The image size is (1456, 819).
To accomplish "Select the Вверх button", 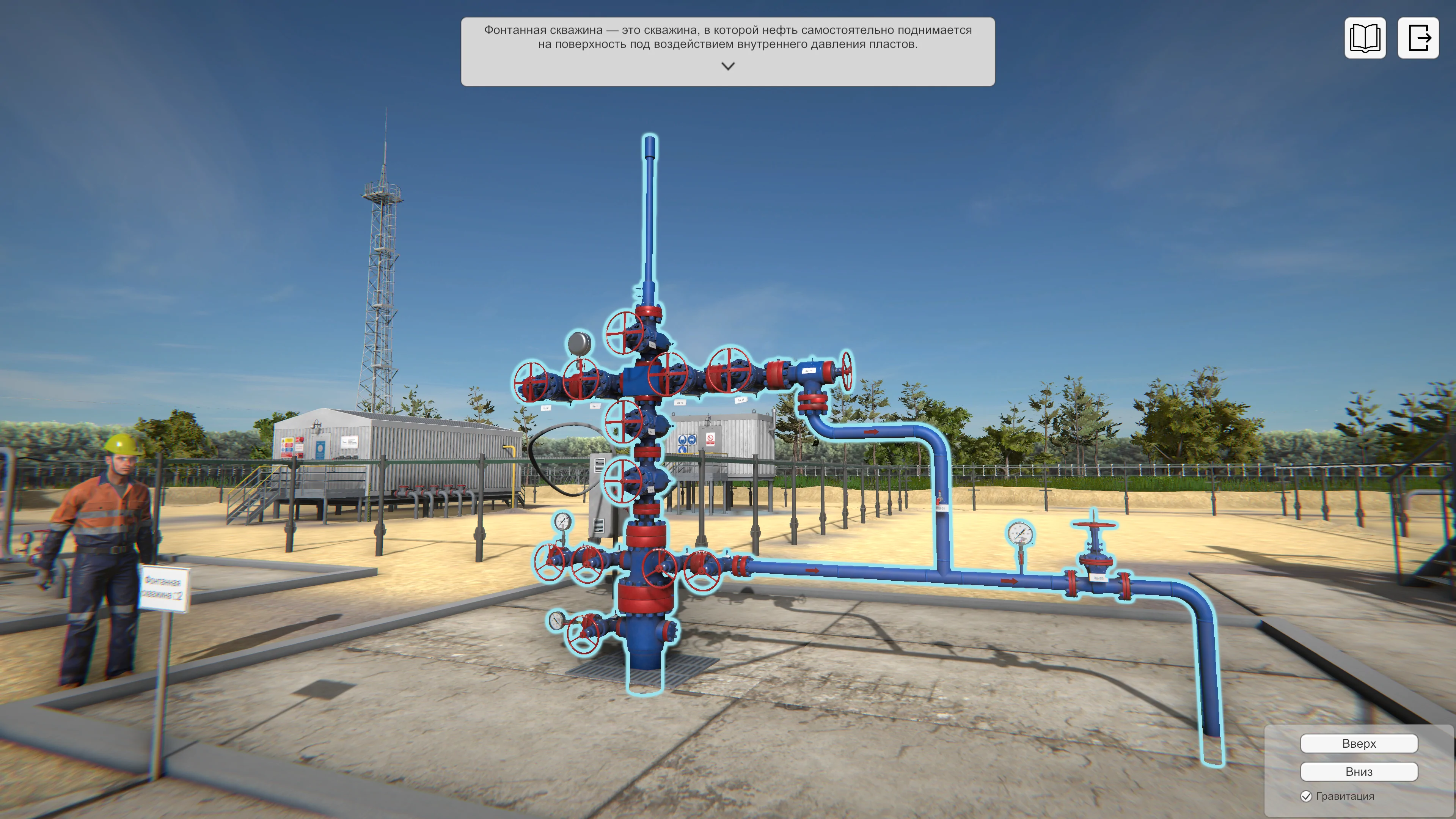I will click(x=1358, y=743).
